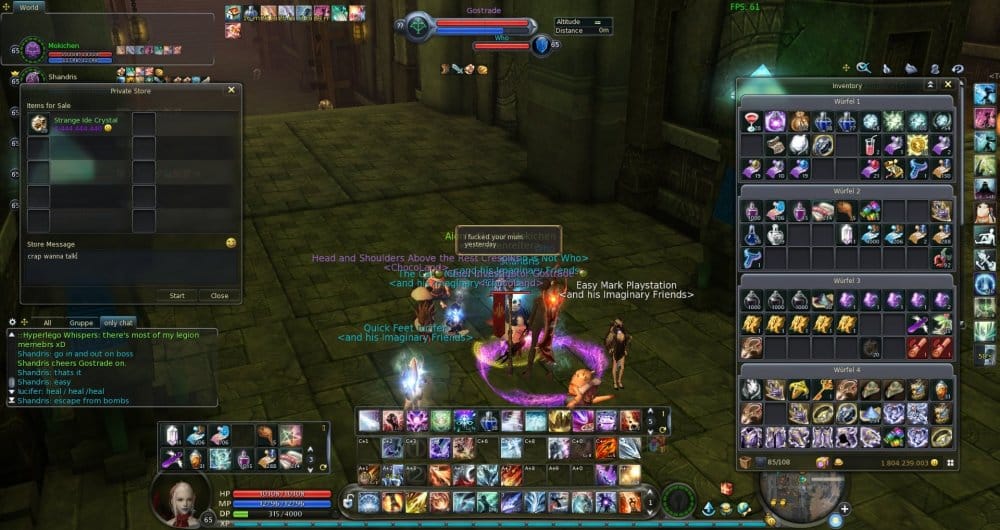Close the Private Store window
Screen dimensions: 1000x530
click(231, 90)
